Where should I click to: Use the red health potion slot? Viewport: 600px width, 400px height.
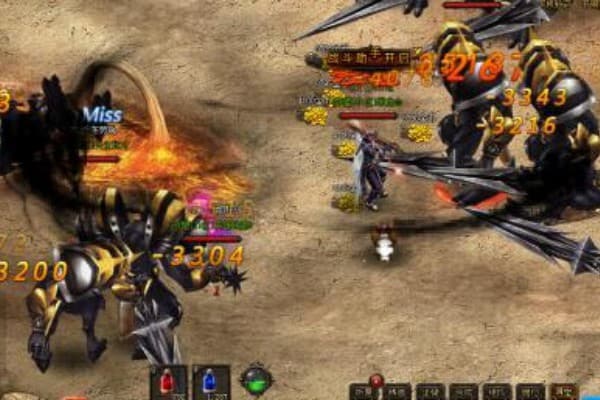tap(167, 382)
